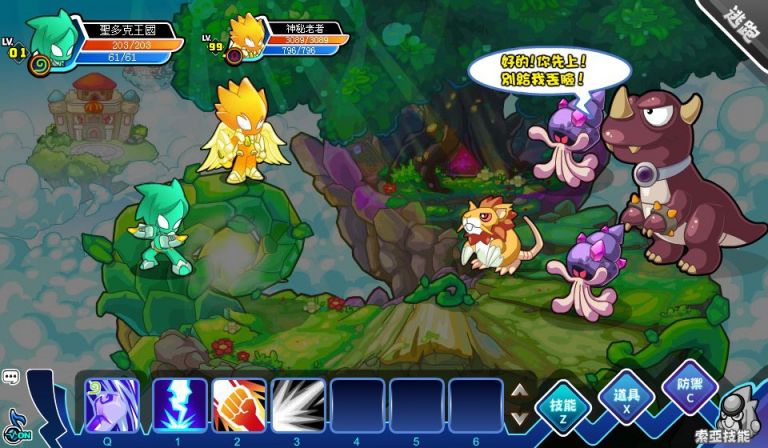Choose the 防禦 (defend) action
Viewport: 768px width, 448px height.
click(689, 392)
